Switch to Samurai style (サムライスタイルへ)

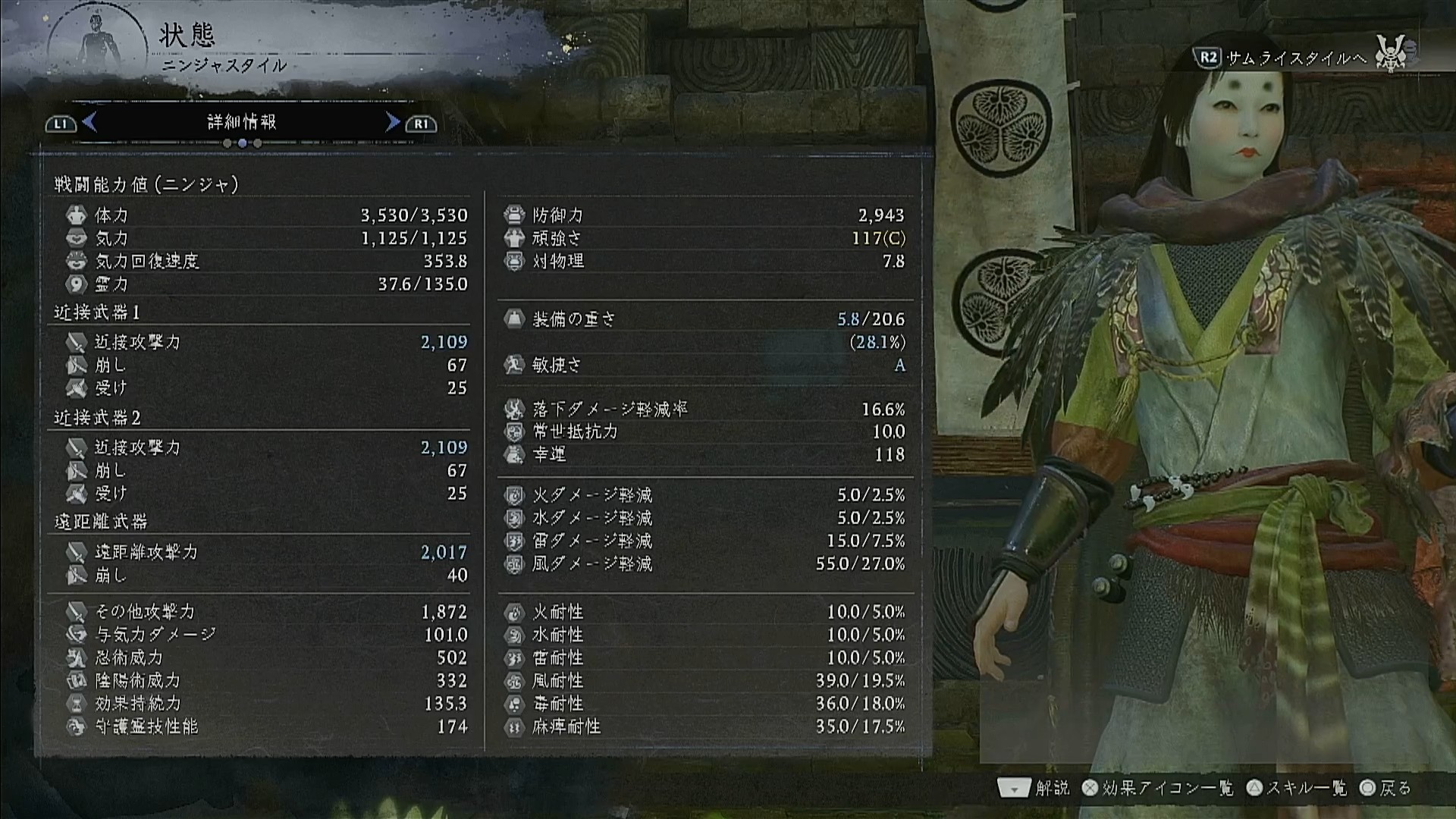tap(1295, 58)
